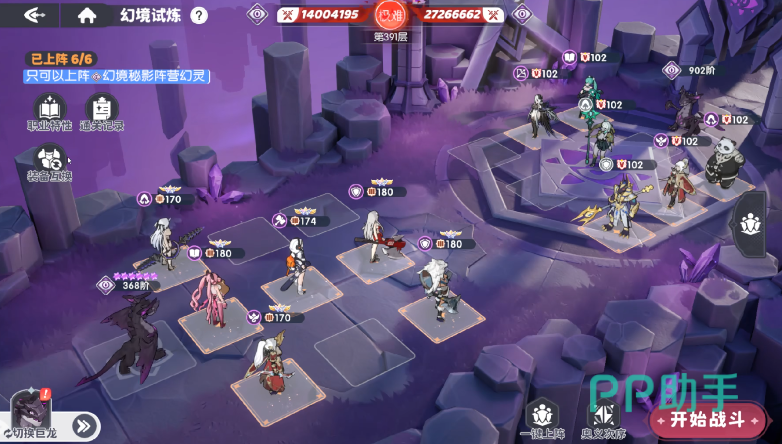Open 职业特性 class traits
Viewport: 782px width, 444px height.
tap(49, 111)
